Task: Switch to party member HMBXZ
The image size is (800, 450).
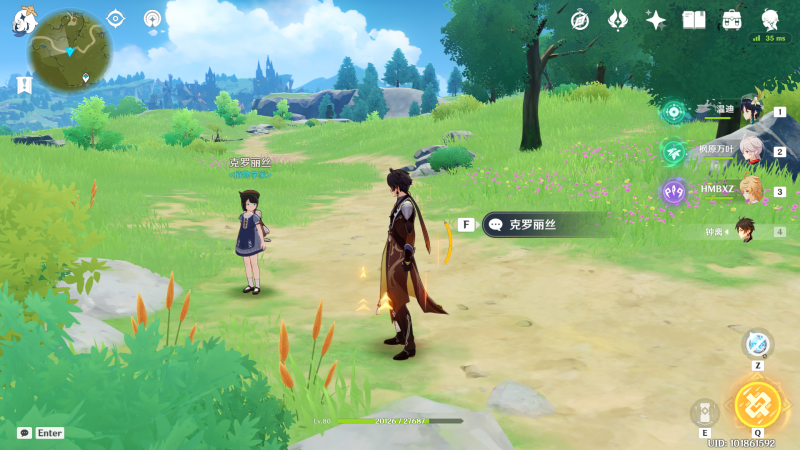Action: click(x=750, y=190)
